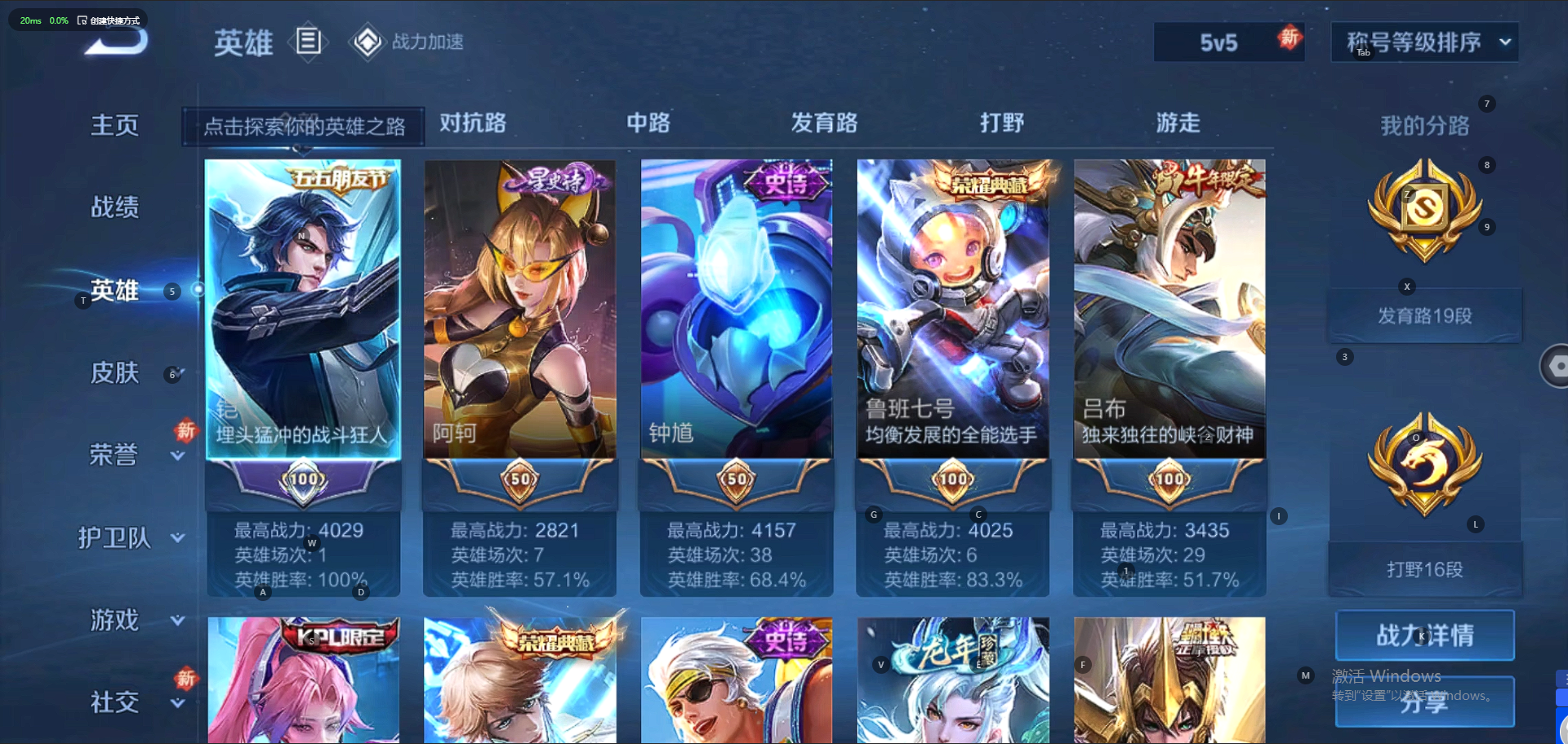Open the 称号等级排序 sort dropdown
The width and height of the screenshot is (1568, 744).
point(1424,42)
